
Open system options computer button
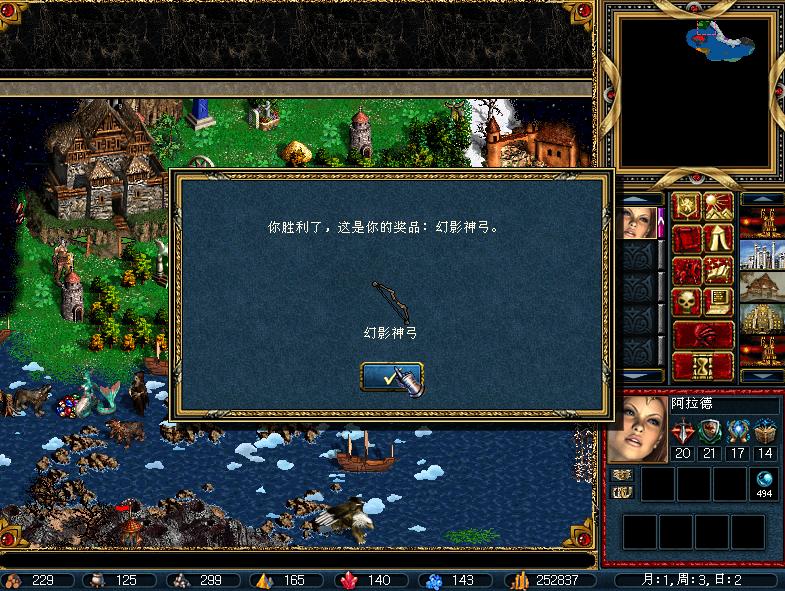coord(718,302)
